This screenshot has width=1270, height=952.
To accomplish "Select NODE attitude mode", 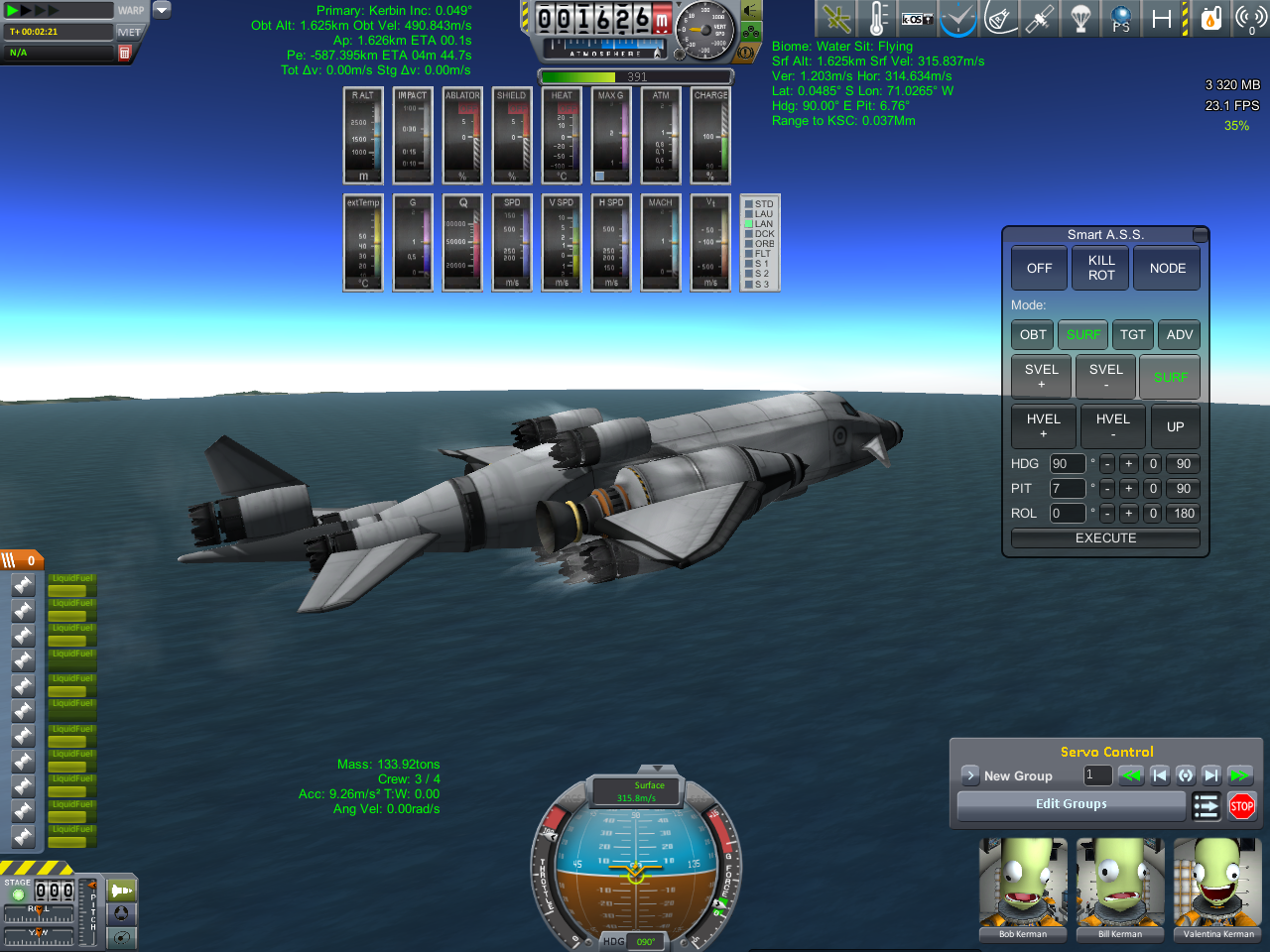I will tap(1167, 268).
